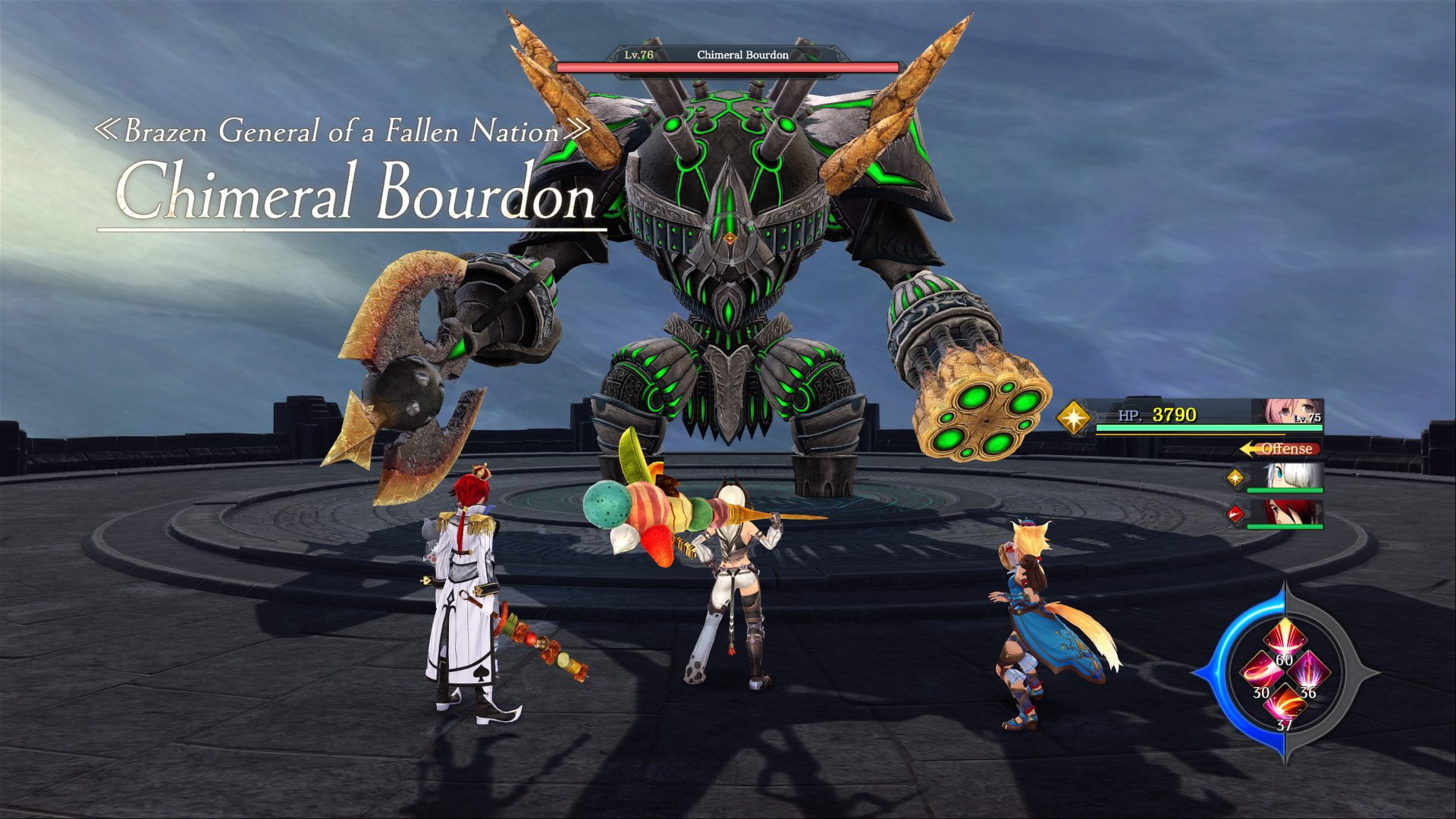Toggle the Offense tactics indicator
1456x819 pixels.
(x=1280, y=449)
